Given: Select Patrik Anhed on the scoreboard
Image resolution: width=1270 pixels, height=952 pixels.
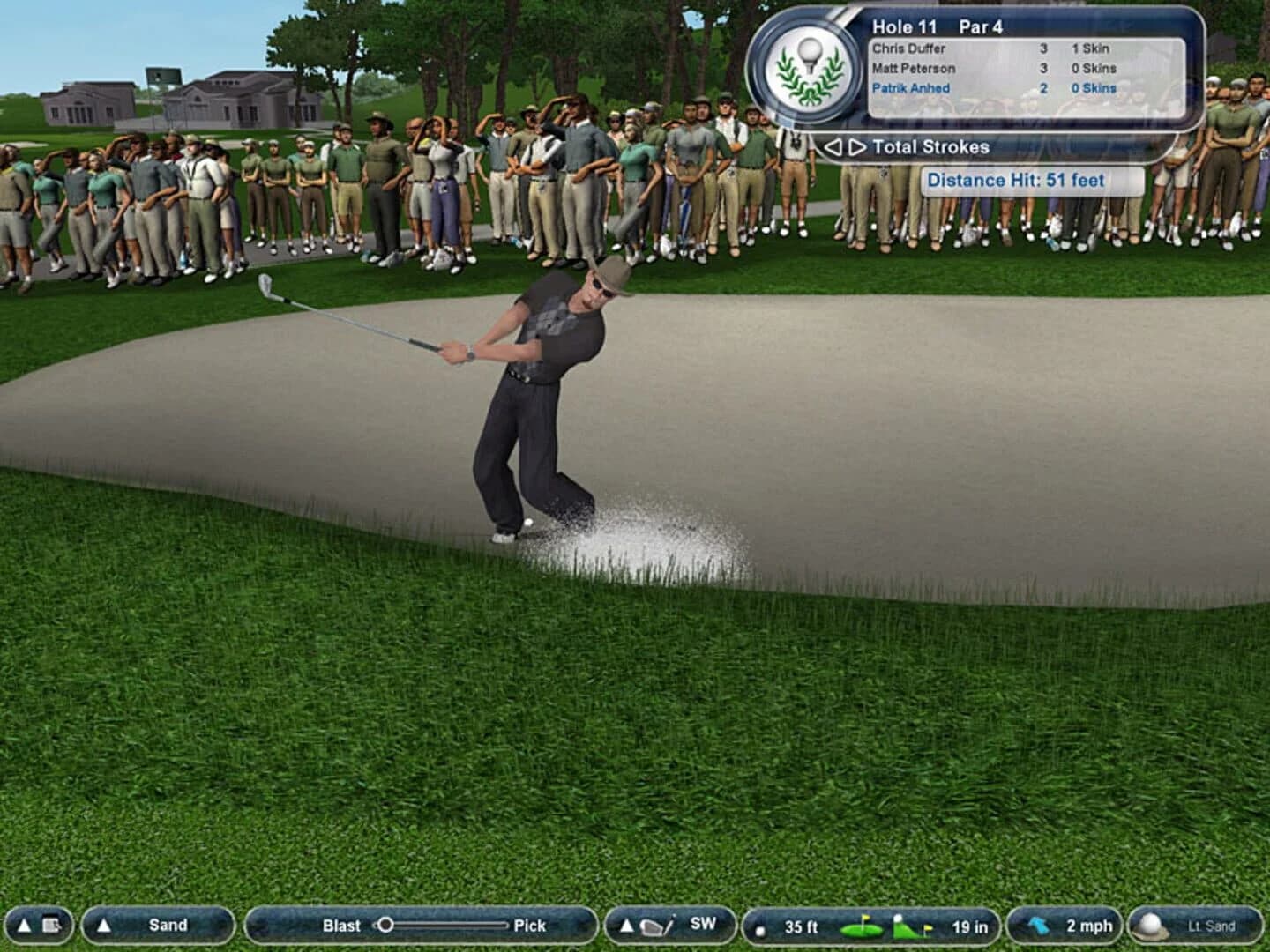Looking at the screenshot, I should pos(910,88).
